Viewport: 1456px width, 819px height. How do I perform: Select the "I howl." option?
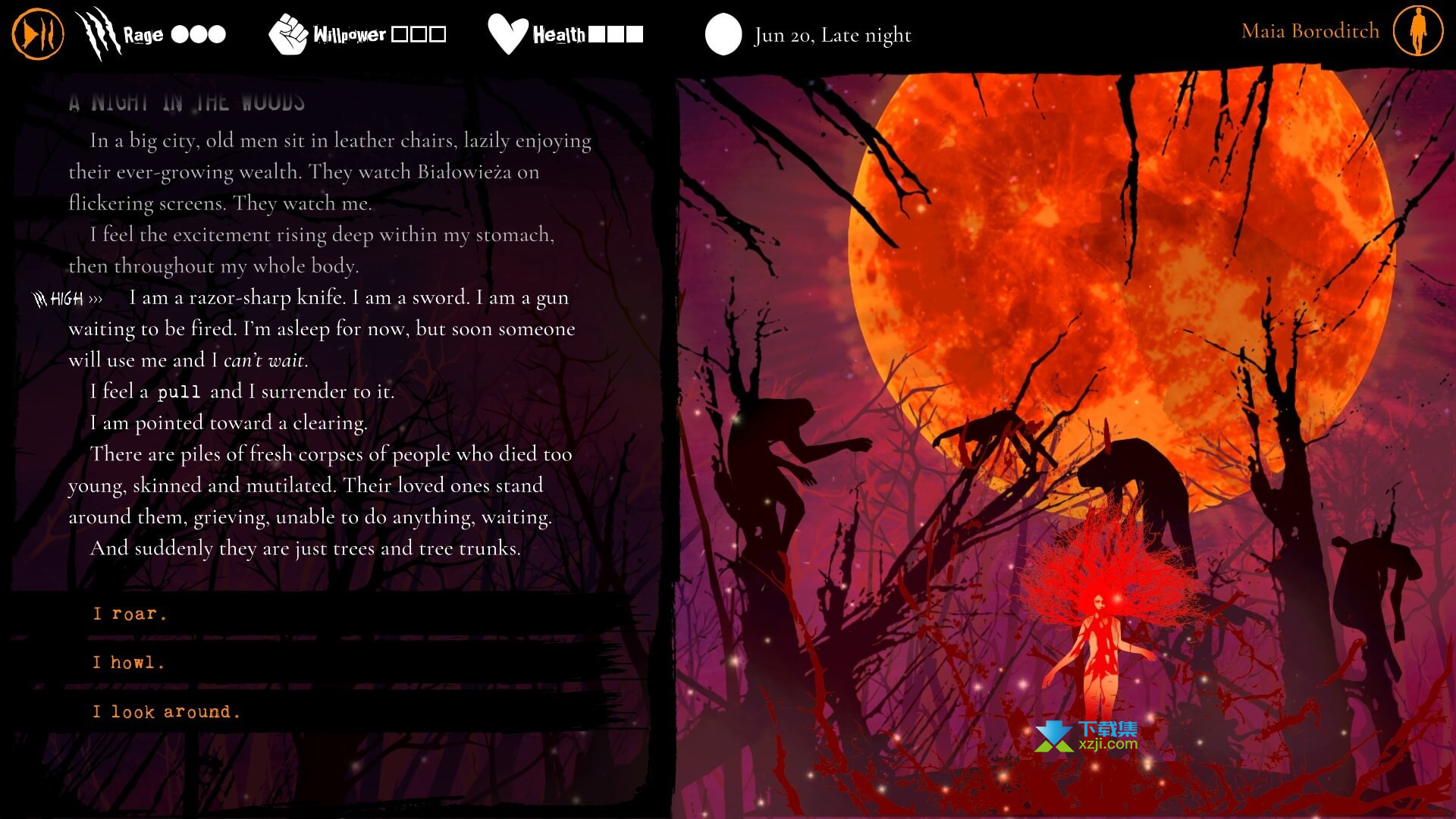(129, 663)
